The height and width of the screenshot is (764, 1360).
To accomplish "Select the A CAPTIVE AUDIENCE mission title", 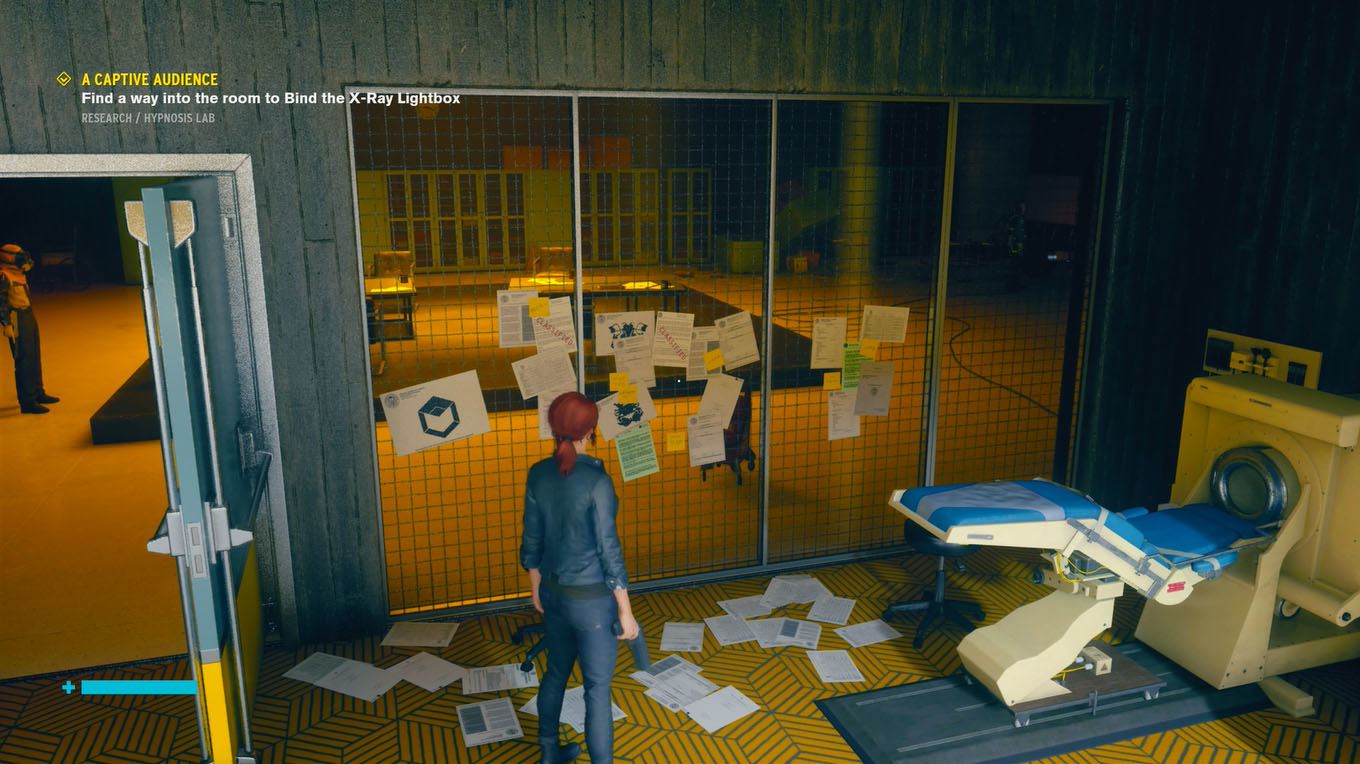I will click(150, 78).
